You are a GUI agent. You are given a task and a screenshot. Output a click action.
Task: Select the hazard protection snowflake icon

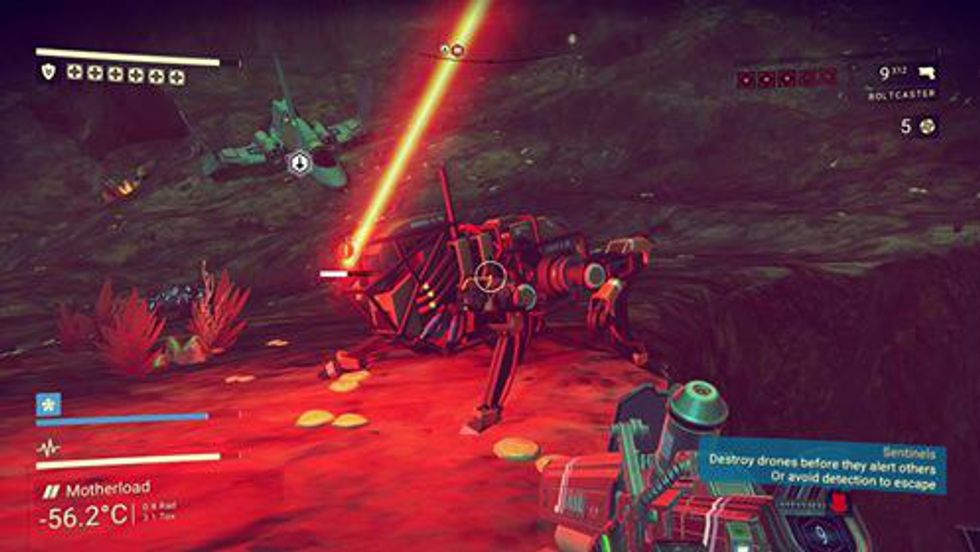(46, 404)
